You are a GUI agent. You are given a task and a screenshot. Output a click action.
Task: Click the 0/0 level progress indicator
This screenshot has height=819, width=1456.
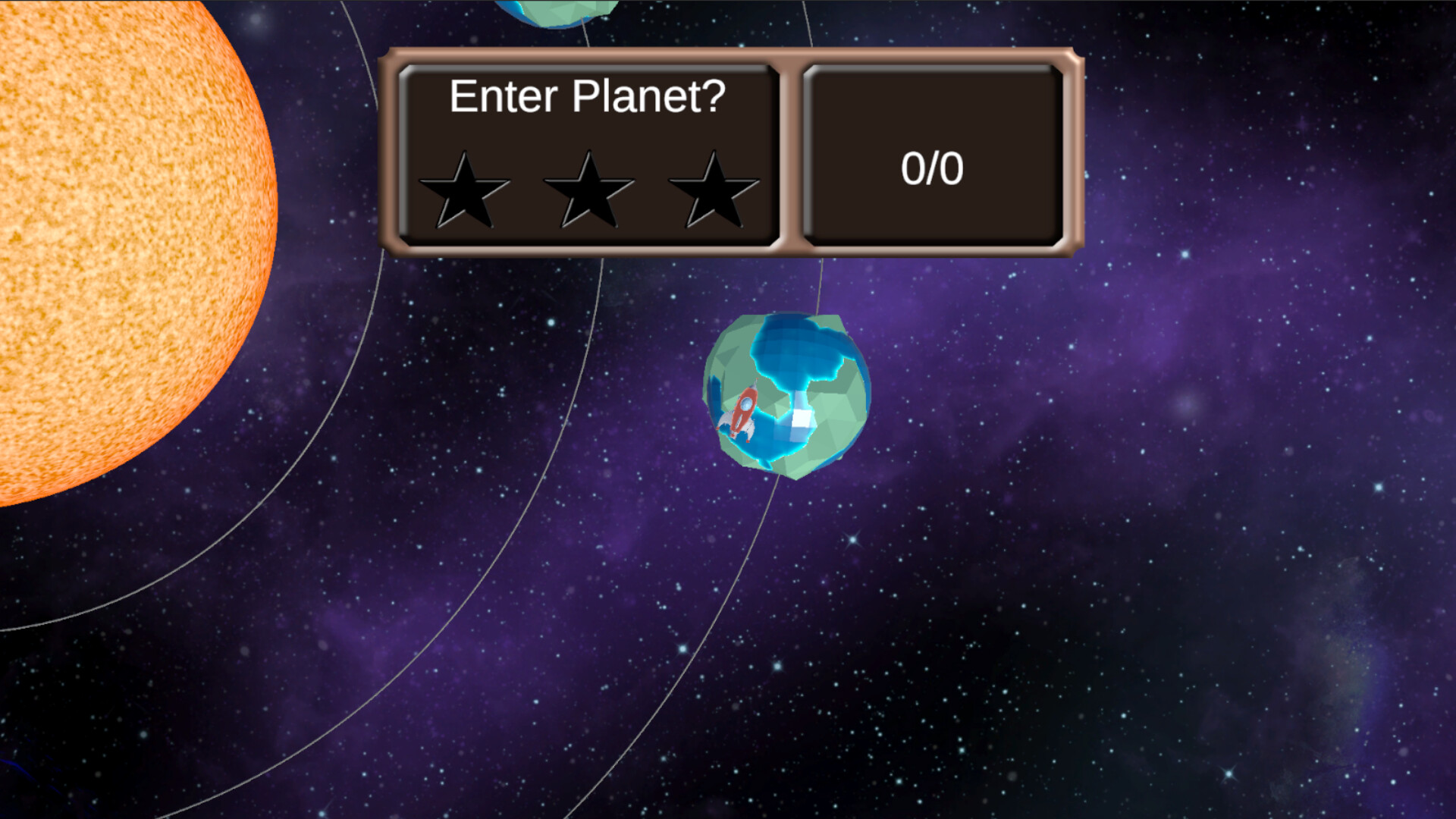(934, 168)
